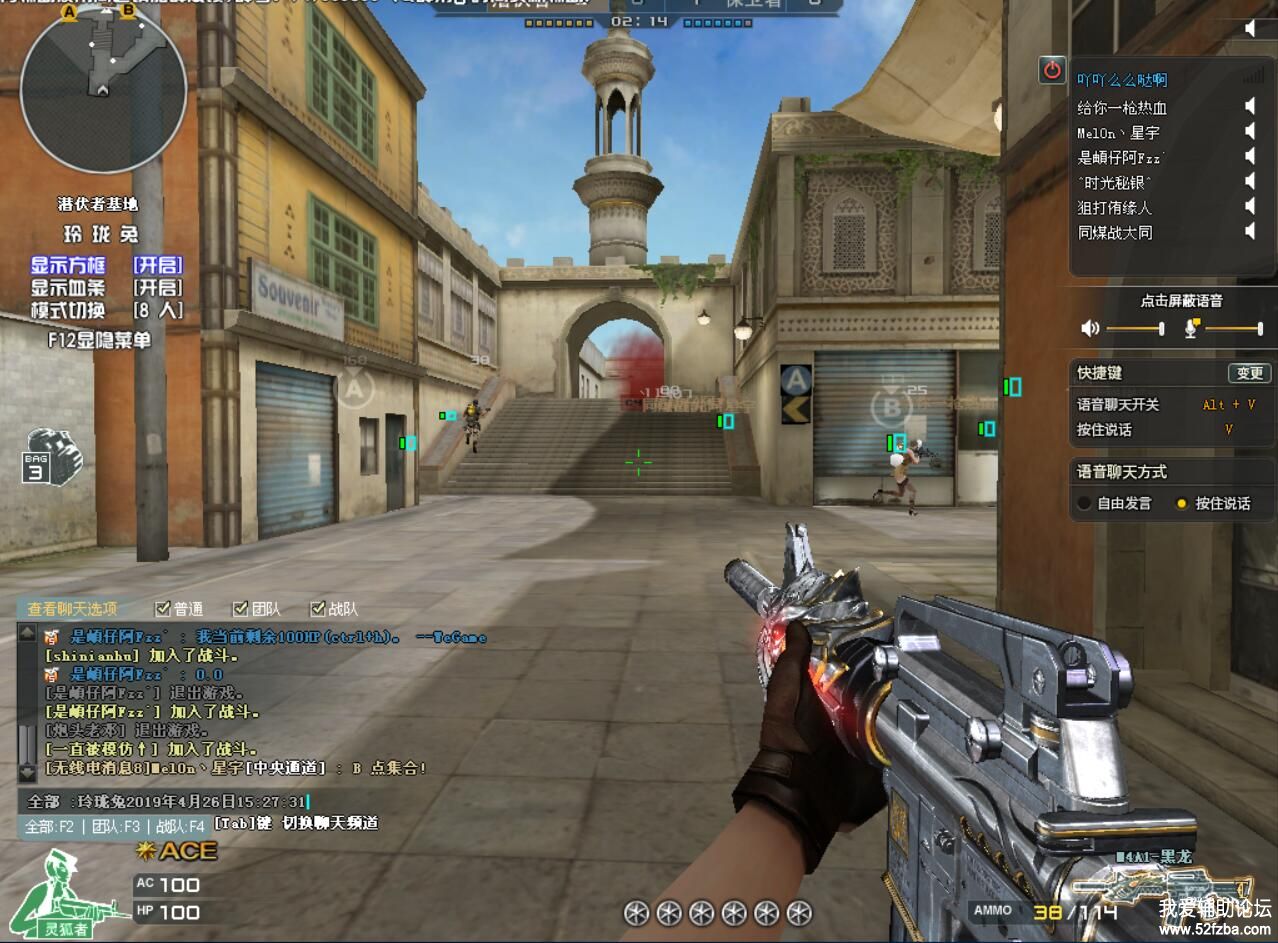1278x943 pixels.
Task: Select 按住说话 push-to-talk mode
Action: [x=1181, y=504]
